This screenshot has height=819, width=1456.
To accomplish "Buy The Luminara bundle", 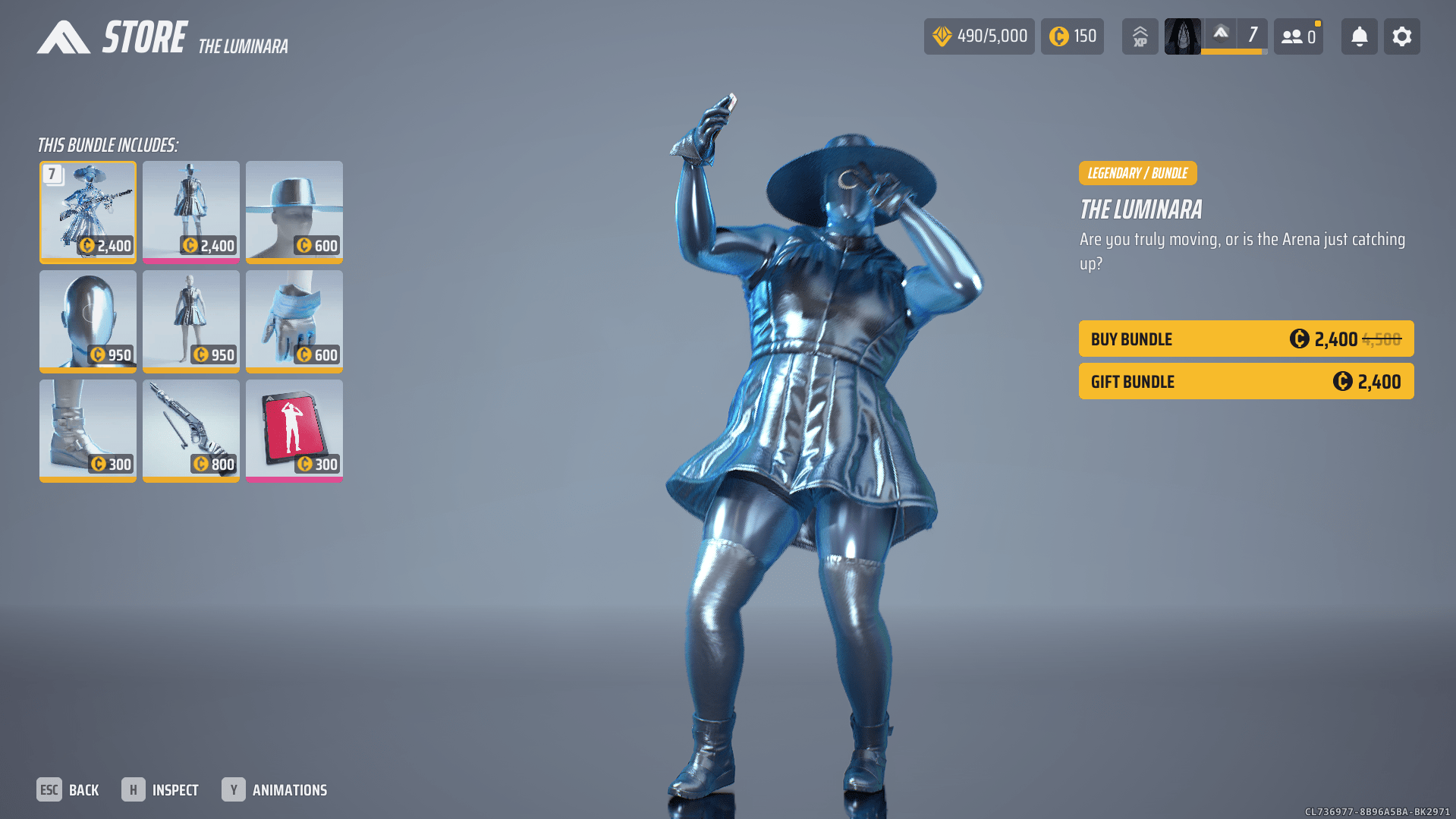I will pos(1246,339).
